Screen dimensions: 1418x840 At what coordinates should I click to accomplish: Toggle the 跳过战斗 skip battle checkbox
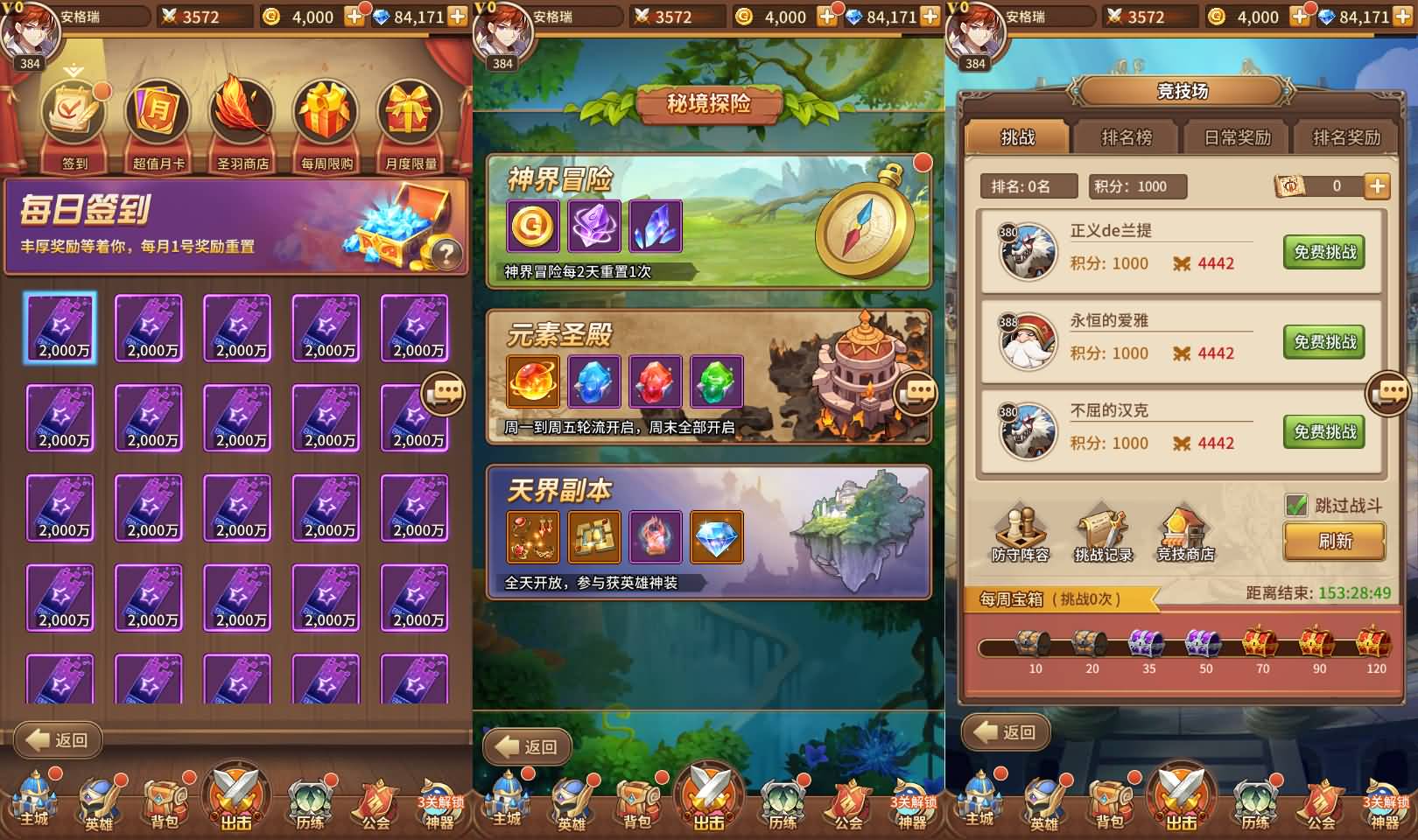point(1296,505)
